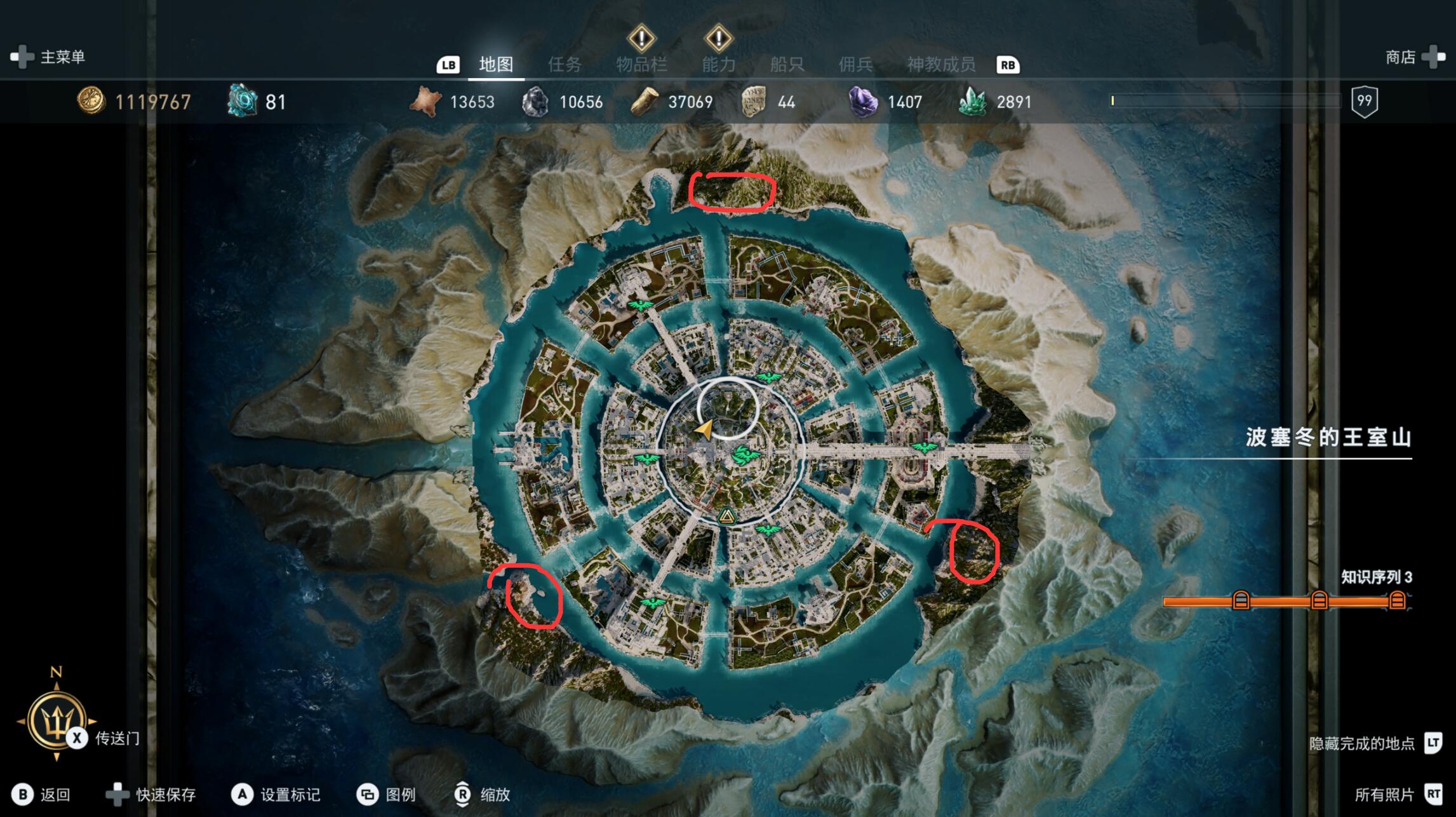Image resolution: width=1456 pixels, height=817 pixels.
Task: Click the golden player arrow marker
Action: tap(704, 430)
